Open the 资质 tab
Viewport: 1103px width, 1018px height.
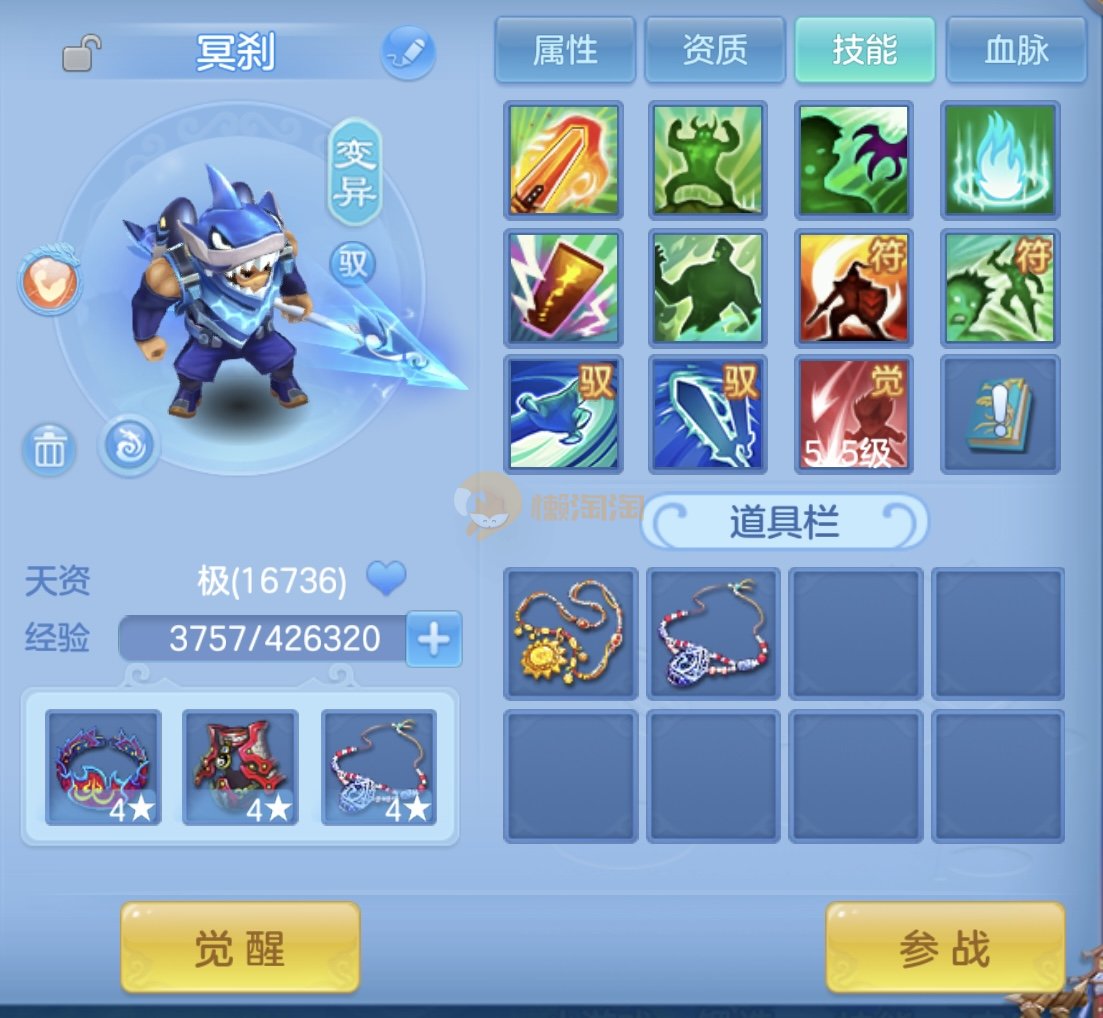(715, 50)
